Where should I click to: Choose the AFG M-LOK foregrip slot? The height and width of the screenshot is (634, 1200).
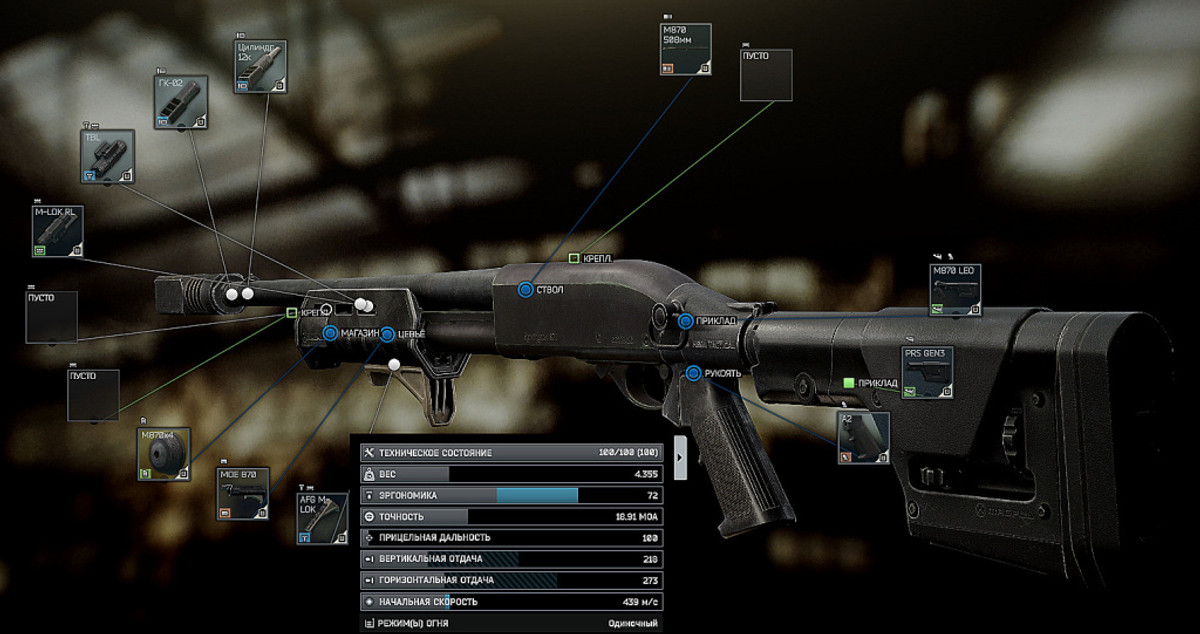pyautogui.click(x=322, y=518)
